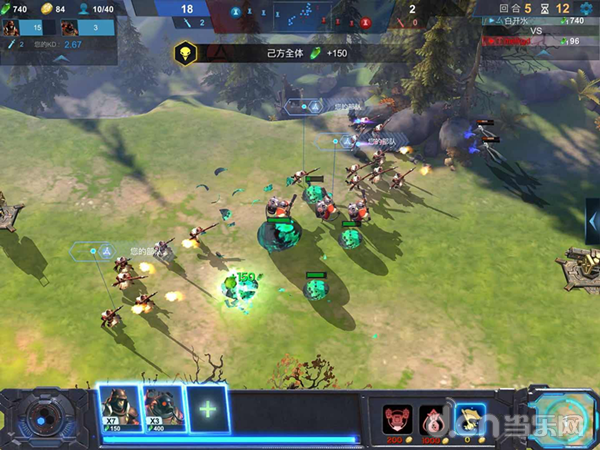Image resolution: width=600 pixels, height=450 pixels.
Task: Activate the red skull ability costing 200
Action: coord(397,416)
